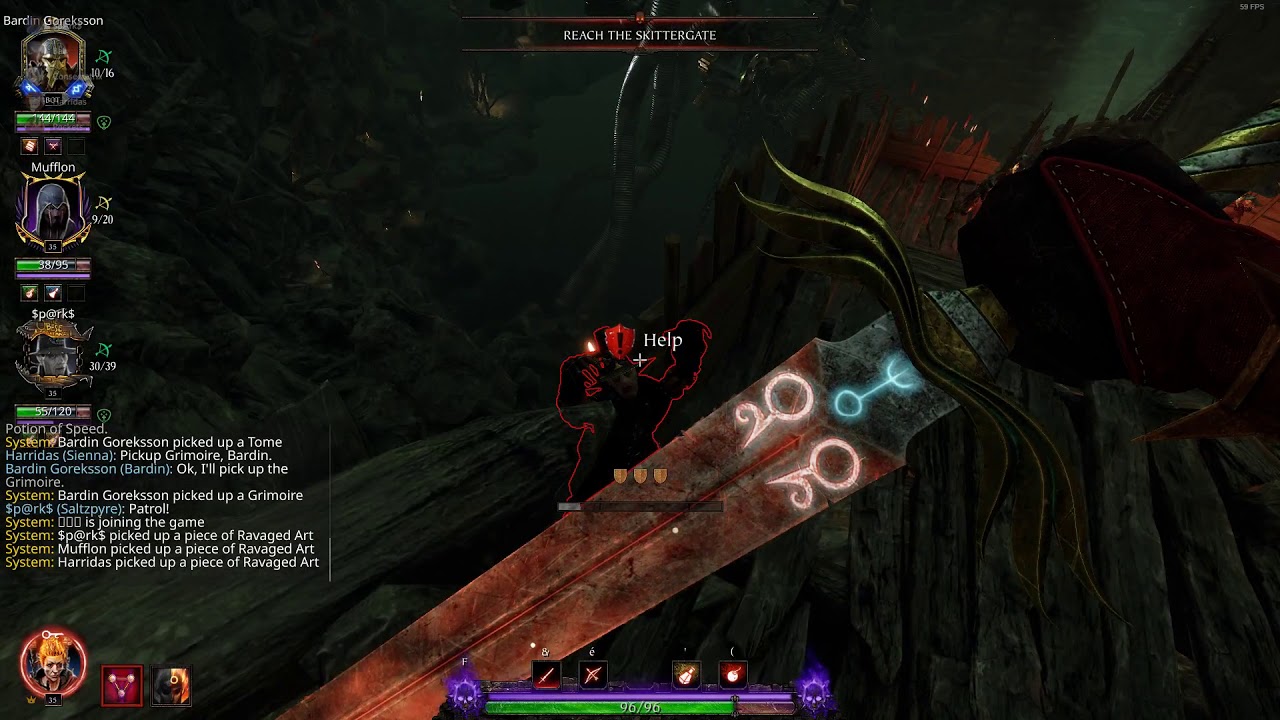Switch to the ranged weapon slot

tap(592, 676)
